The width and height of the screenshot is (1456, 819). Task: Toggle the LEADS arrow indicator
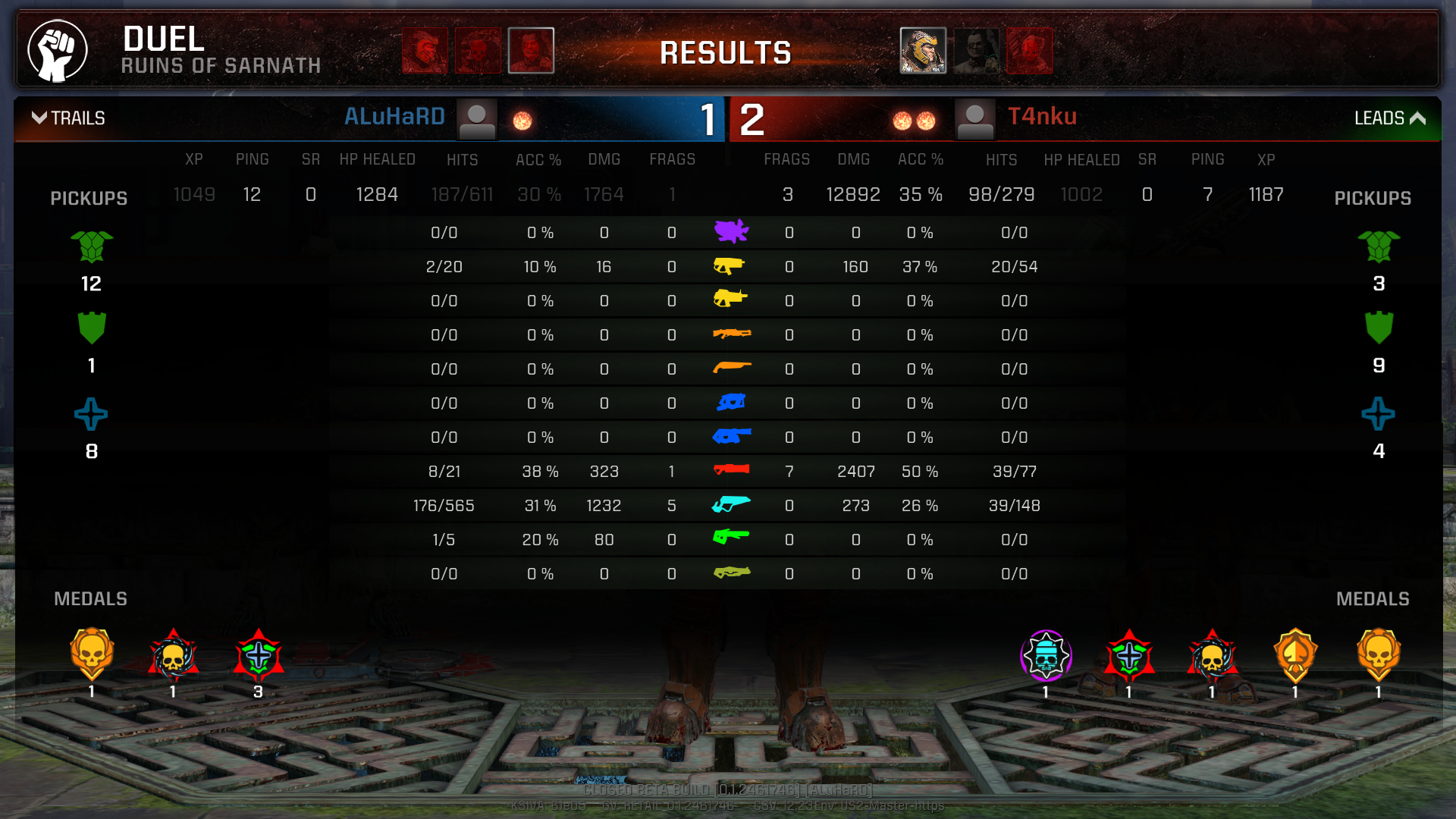coord(1417,118)
